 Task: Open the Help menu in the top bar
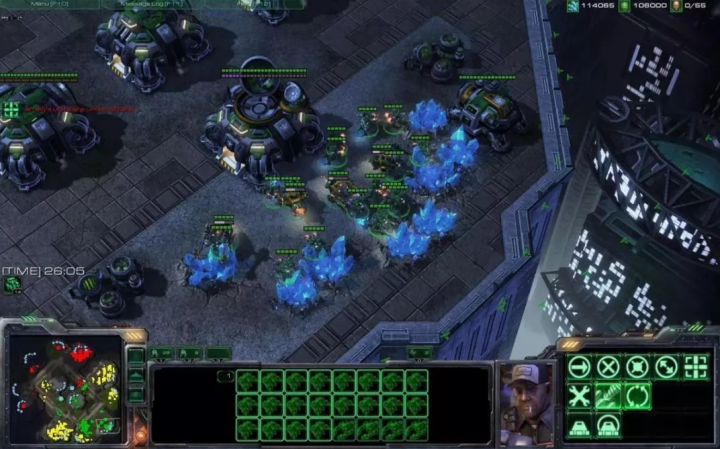(x=250, y=4)
